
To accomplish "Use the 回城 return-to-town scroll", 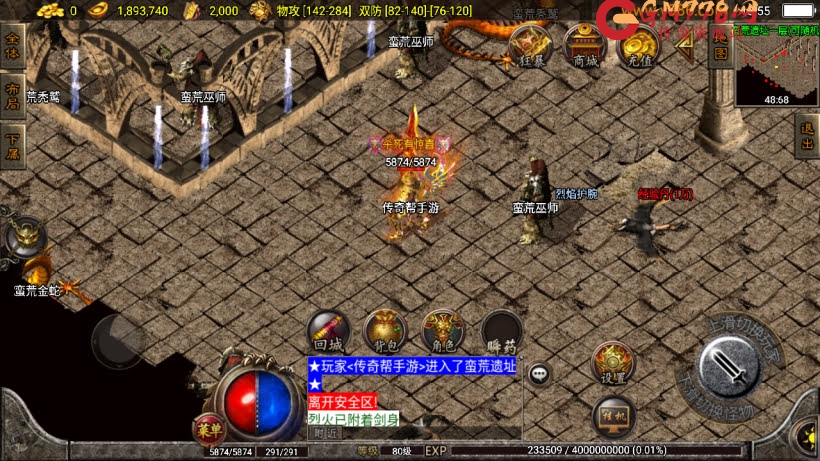I will click(328, 330).
